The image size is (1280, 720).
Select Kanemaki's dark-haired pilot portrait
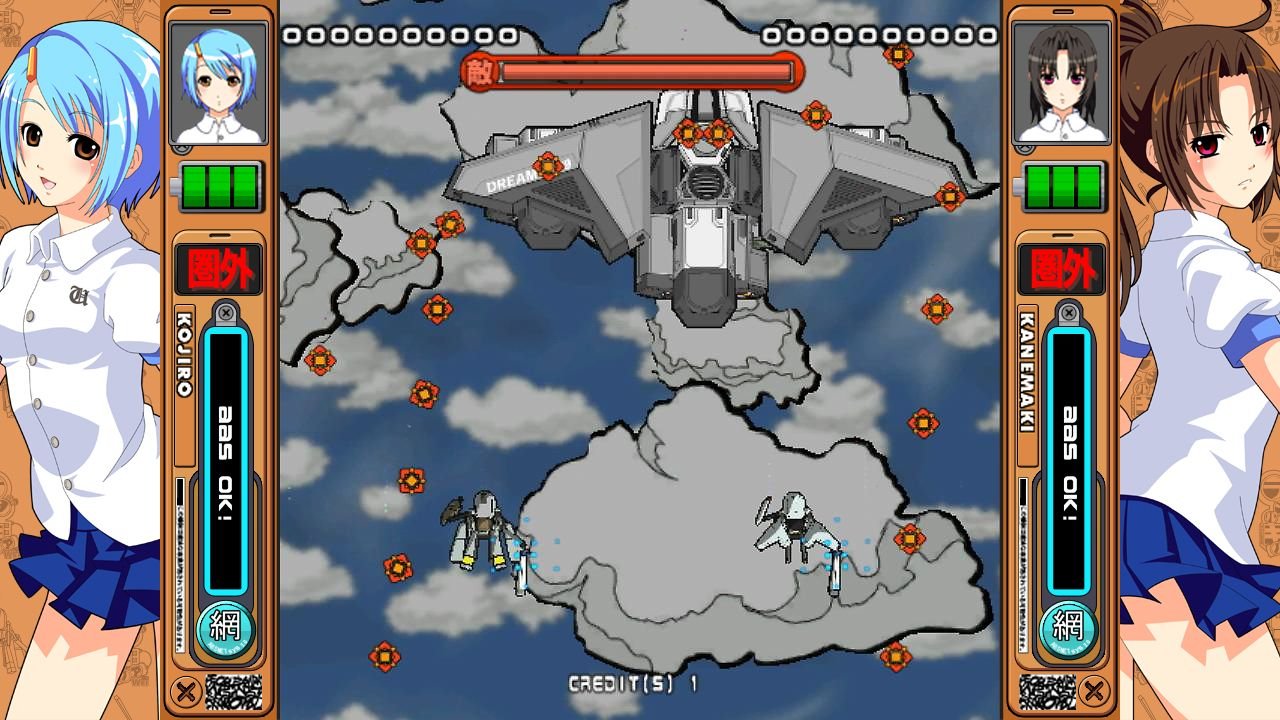[1061, 84]
